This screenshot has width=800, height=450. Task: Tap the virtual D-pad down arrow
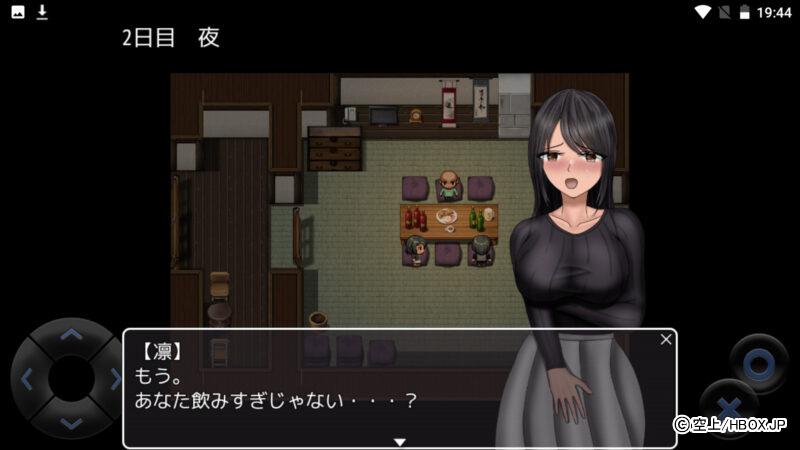[70, 423]
